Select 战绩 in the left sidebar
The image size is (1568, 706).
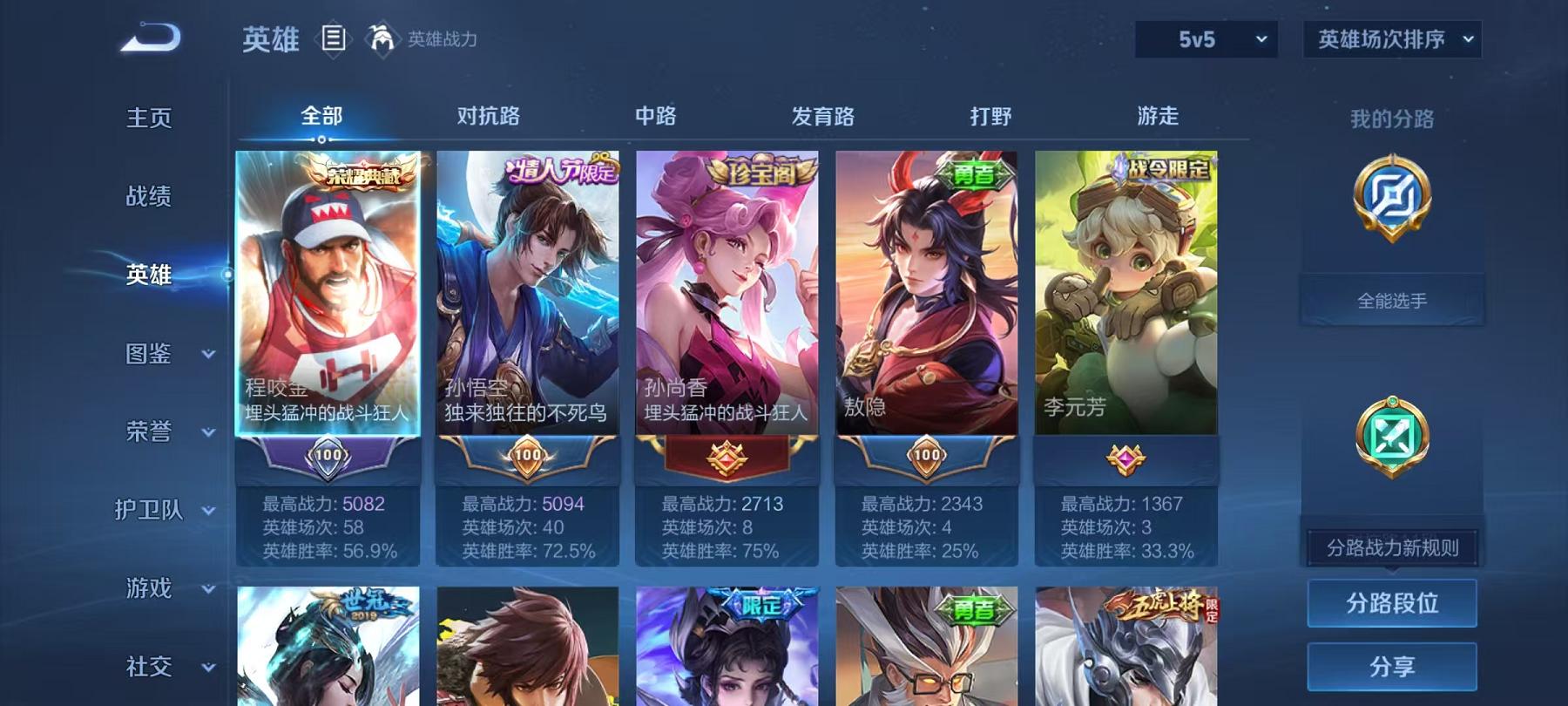[x=146, y=197]
